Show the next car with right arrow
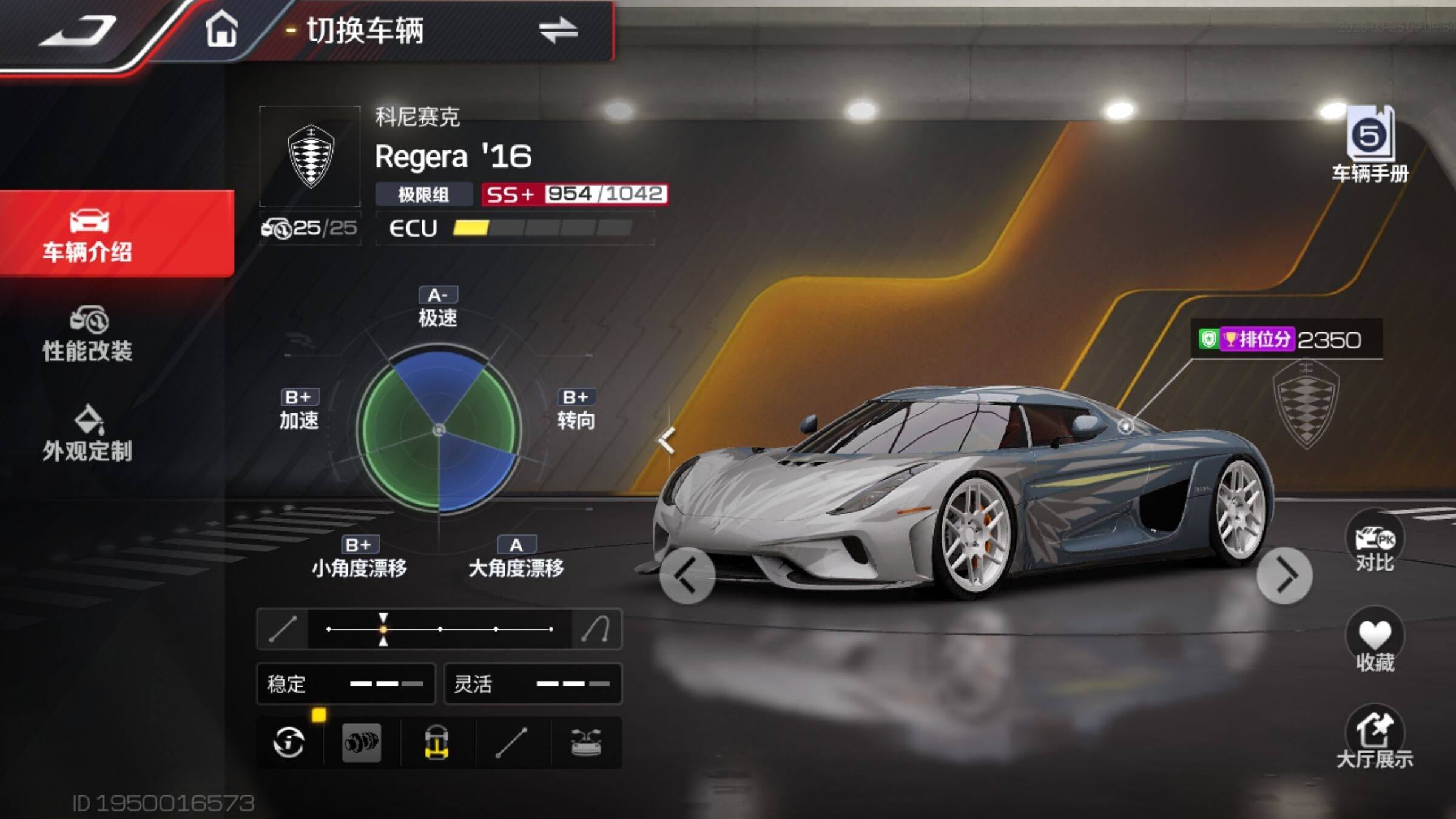Image resolution: width=1456 pixels, height=819 pixels. point(1284,576)
